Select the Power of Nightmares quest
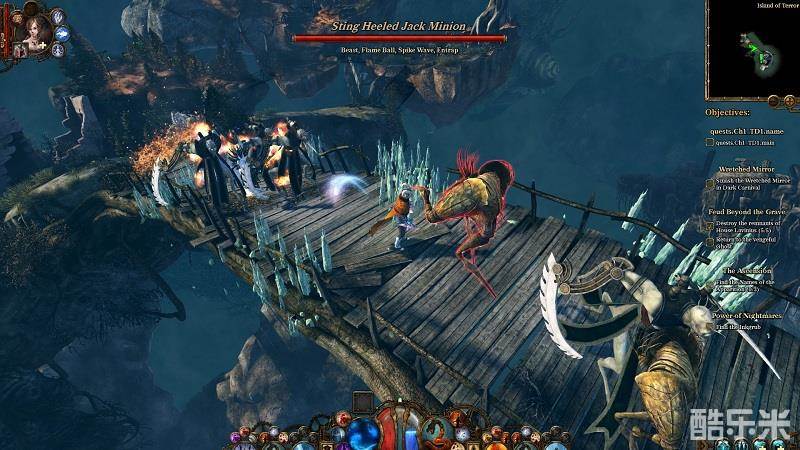 pos(747,315)
